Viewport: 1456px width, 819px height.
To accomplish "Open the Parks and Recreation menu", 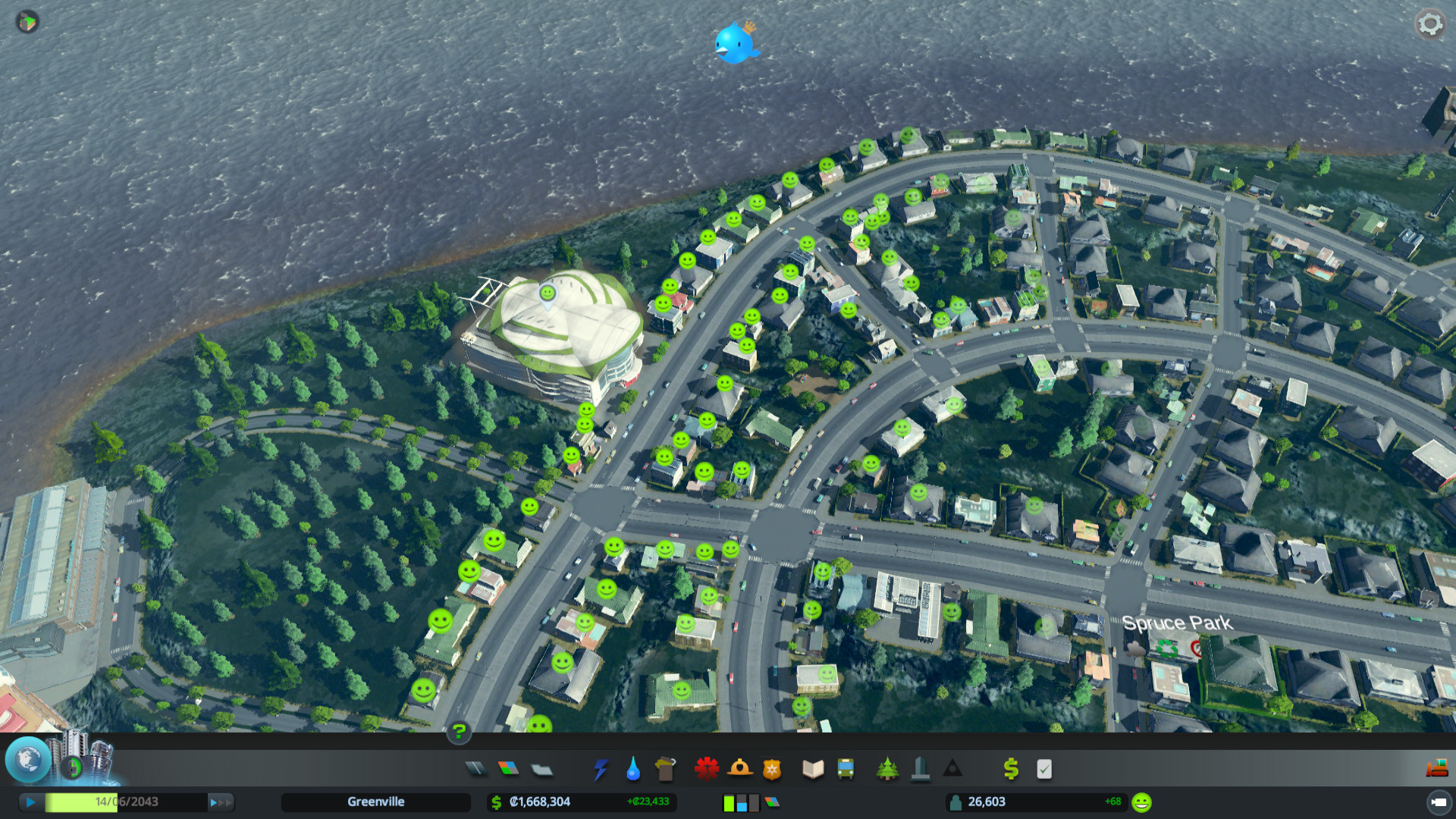I will coord(886,768).
